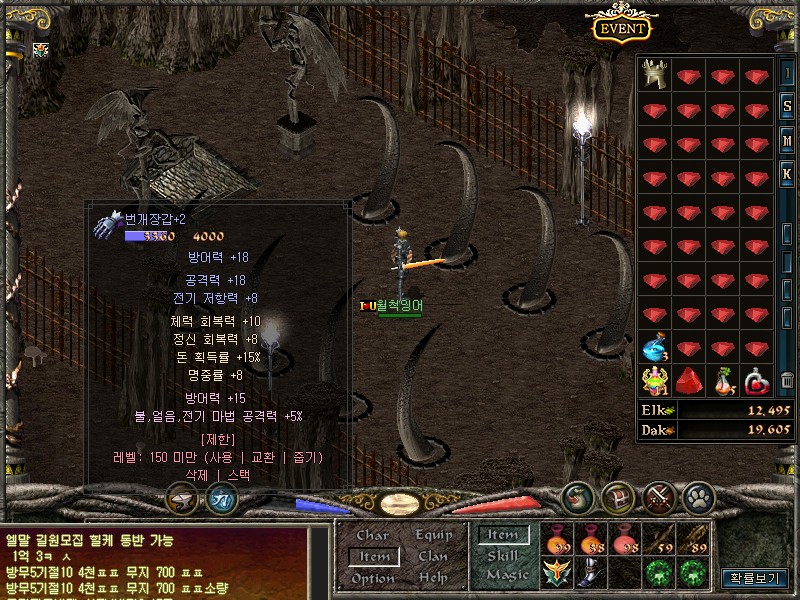800x600 pixels.
Task: Open the Equip menu
Action: (433, 535)
